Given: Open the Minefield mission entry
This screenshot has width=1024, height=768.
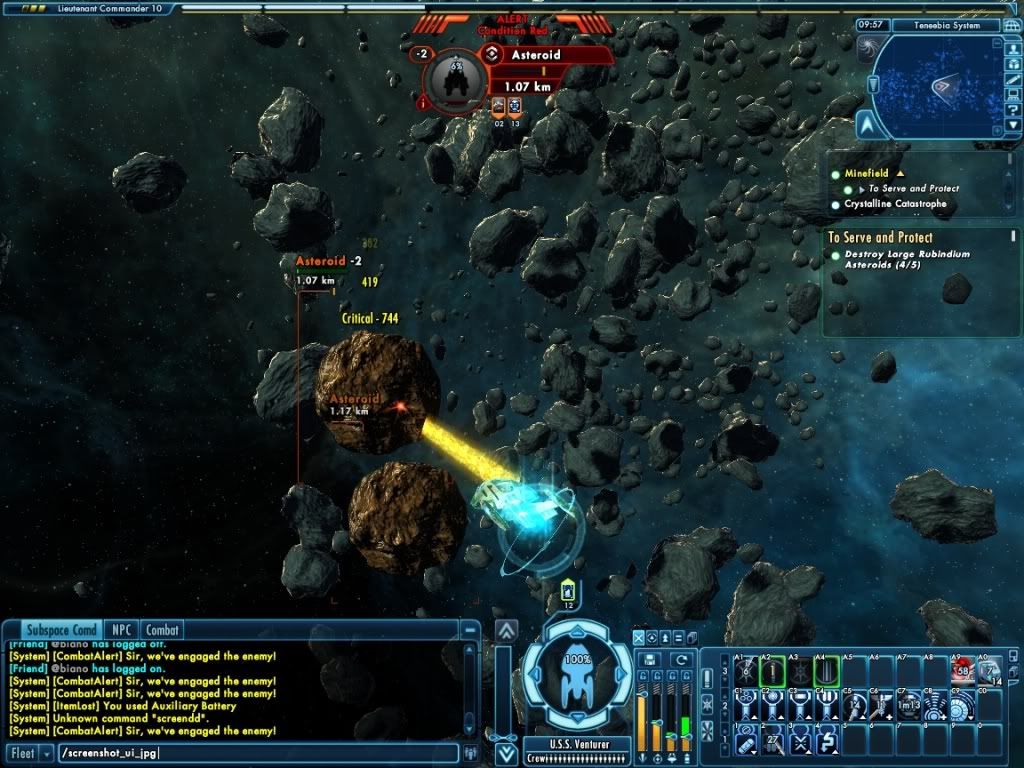Looking at the screenshot, I should (867, 173).
